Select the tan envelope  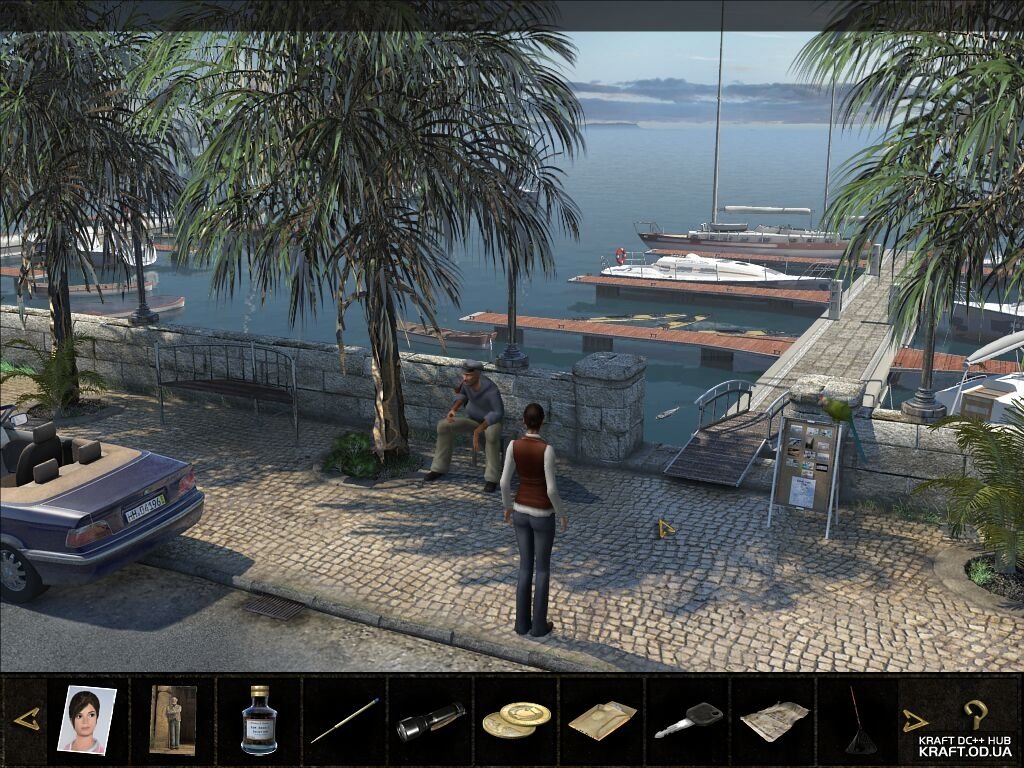[x=602, y=720]
